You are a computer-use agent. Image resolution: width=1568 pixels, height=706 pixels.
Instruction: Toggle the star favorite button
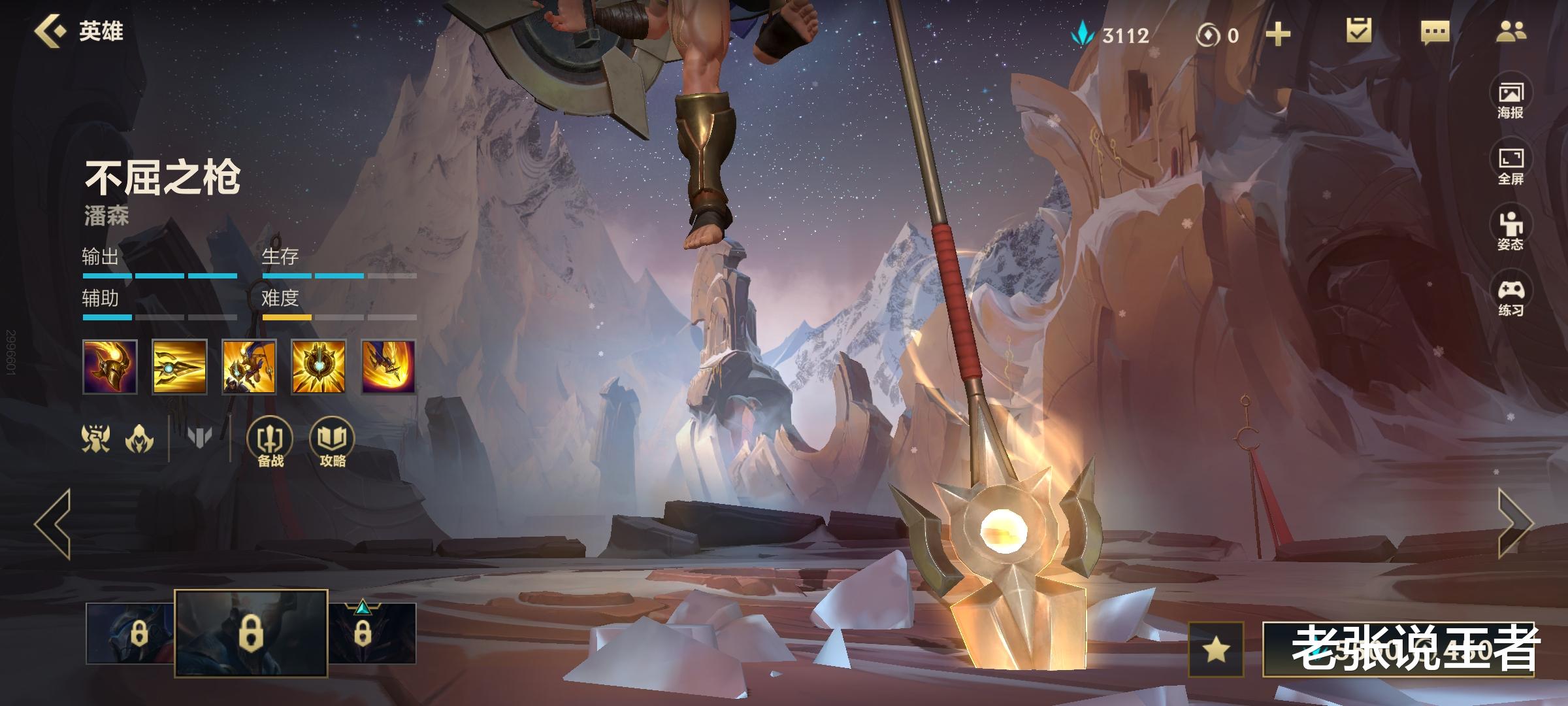[1216, 649]
